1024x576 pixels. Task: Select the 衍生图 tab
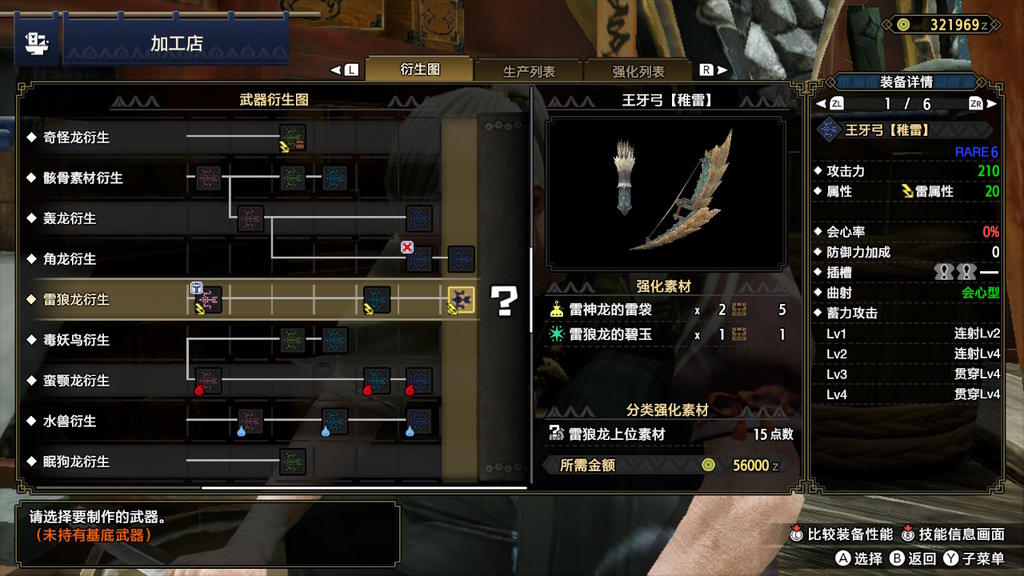click(x=420, y=70)
